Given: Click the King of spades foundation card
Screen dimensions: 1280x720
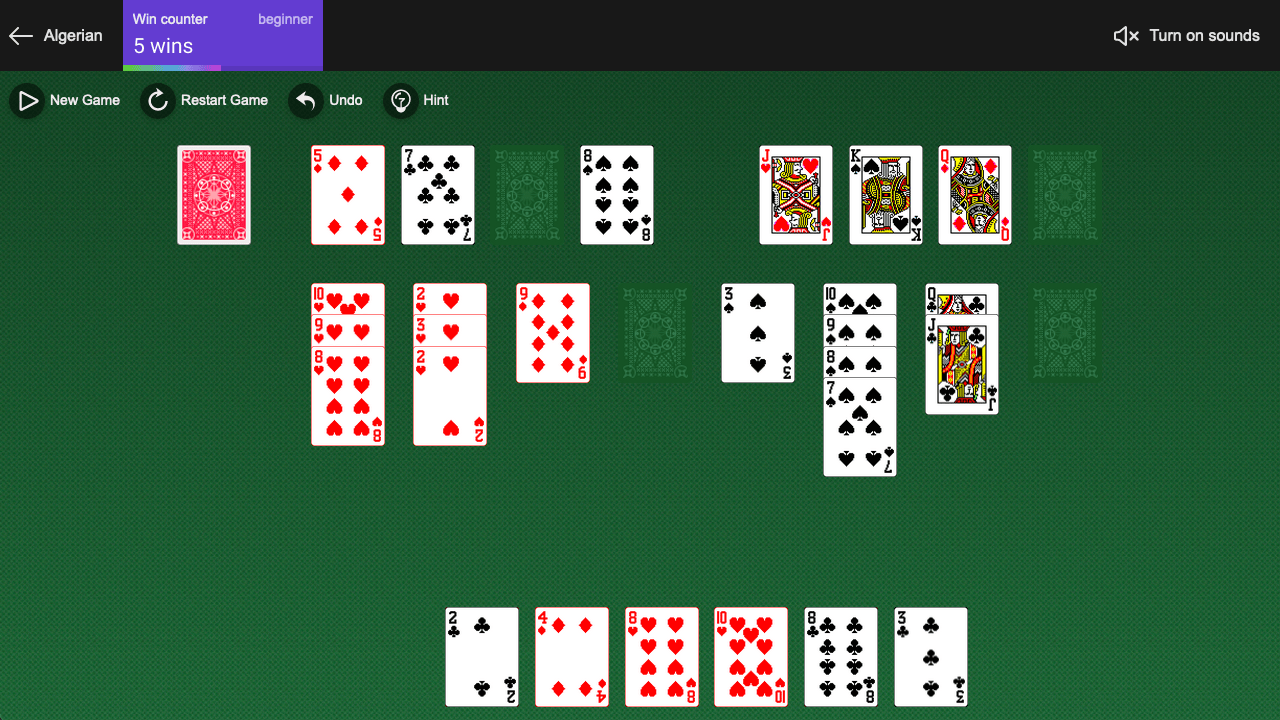Looking at the screenshot, I should (885, 195).
